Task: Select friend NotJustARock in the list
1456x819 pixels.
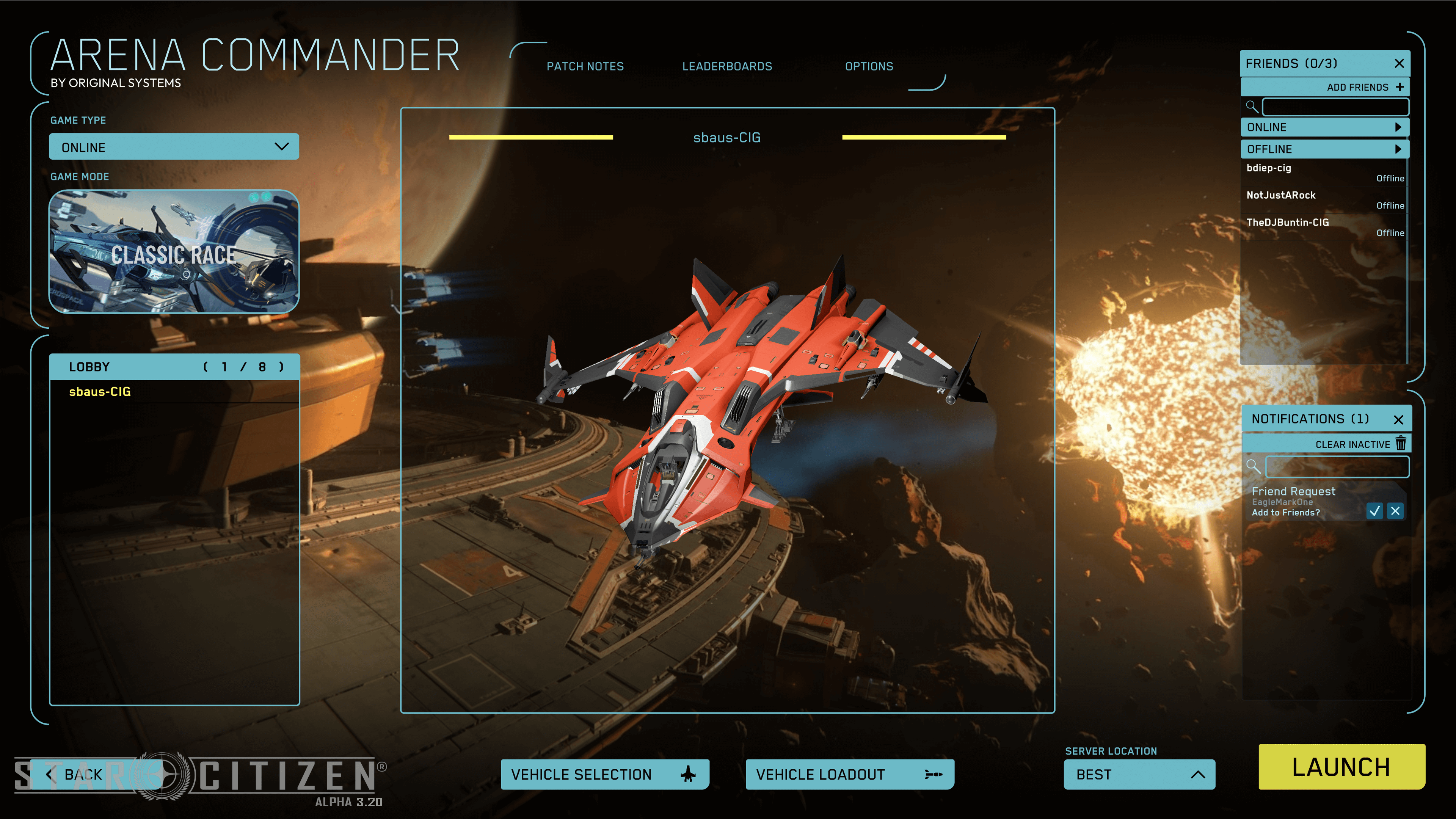Action: [x=1281, y=195]
